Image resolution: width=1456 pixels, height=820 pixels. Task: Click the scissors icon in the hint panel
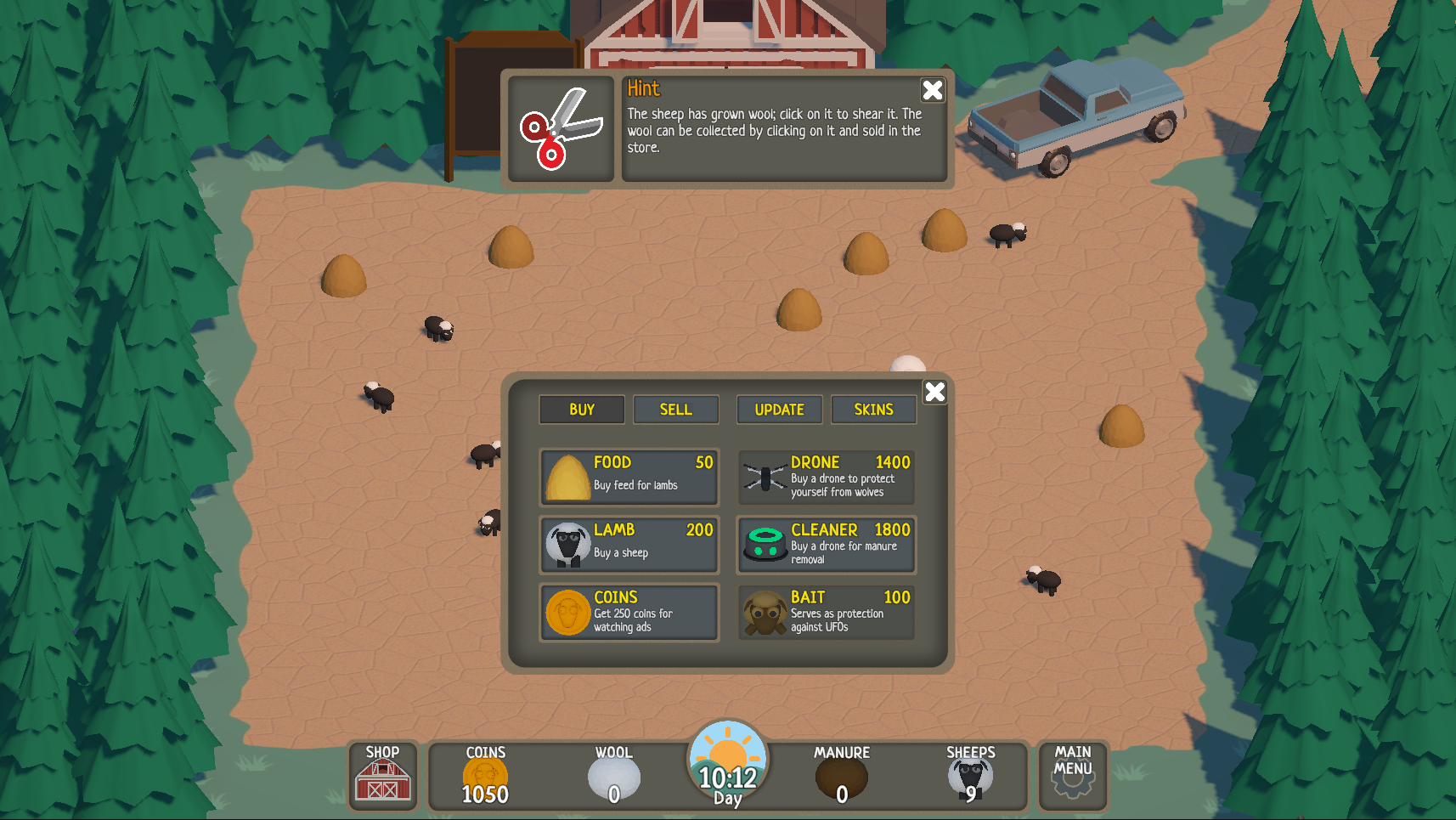[x=560, y=127]
